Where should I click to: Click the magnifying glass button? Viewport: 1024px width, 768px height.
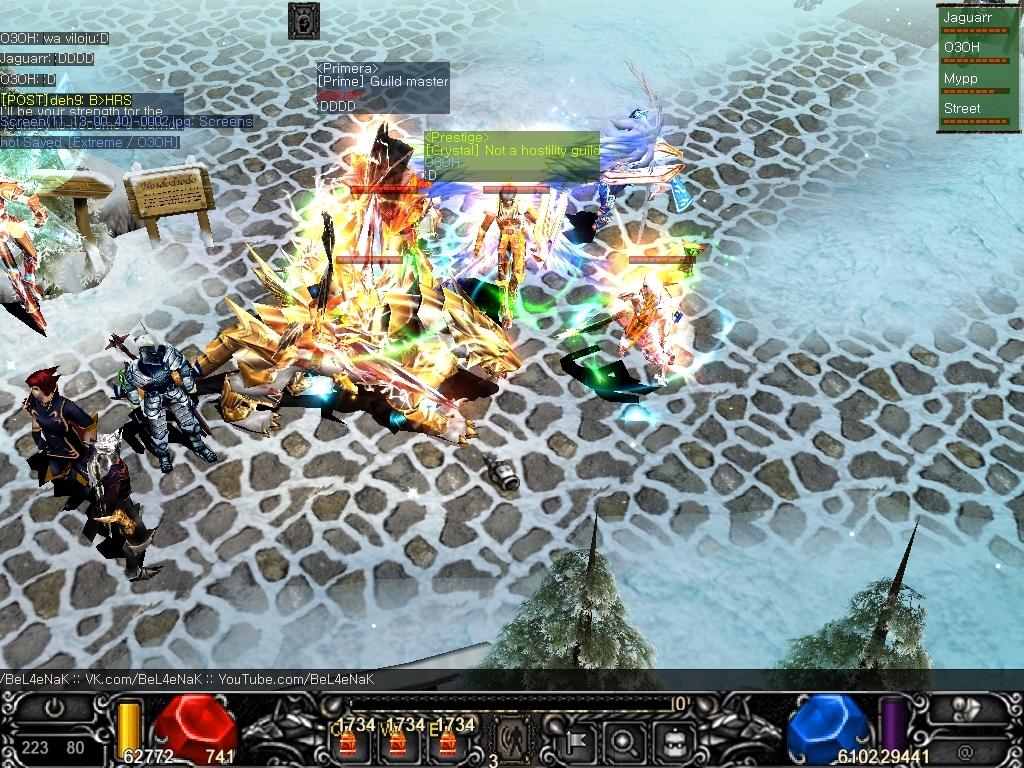tap(624, 742)
